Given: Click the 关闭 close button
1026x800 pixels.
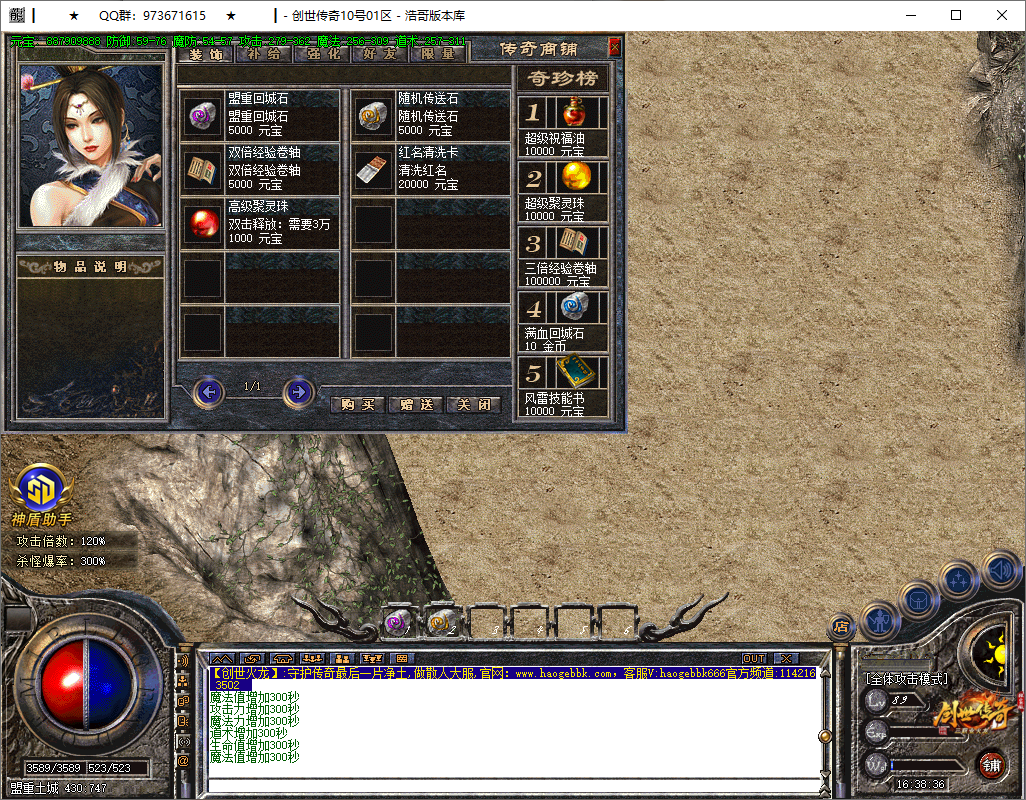Looking at the screenshot, I should click(473, 405).
